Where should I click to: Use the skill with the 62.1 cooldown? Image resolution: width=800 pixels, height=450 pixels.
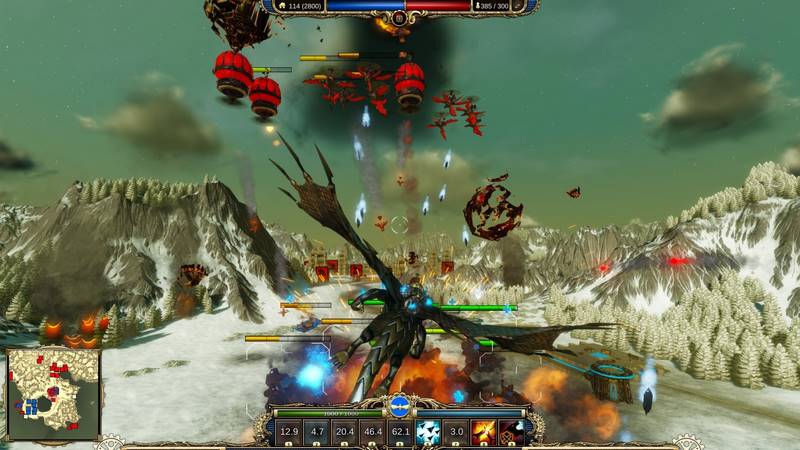400,432
